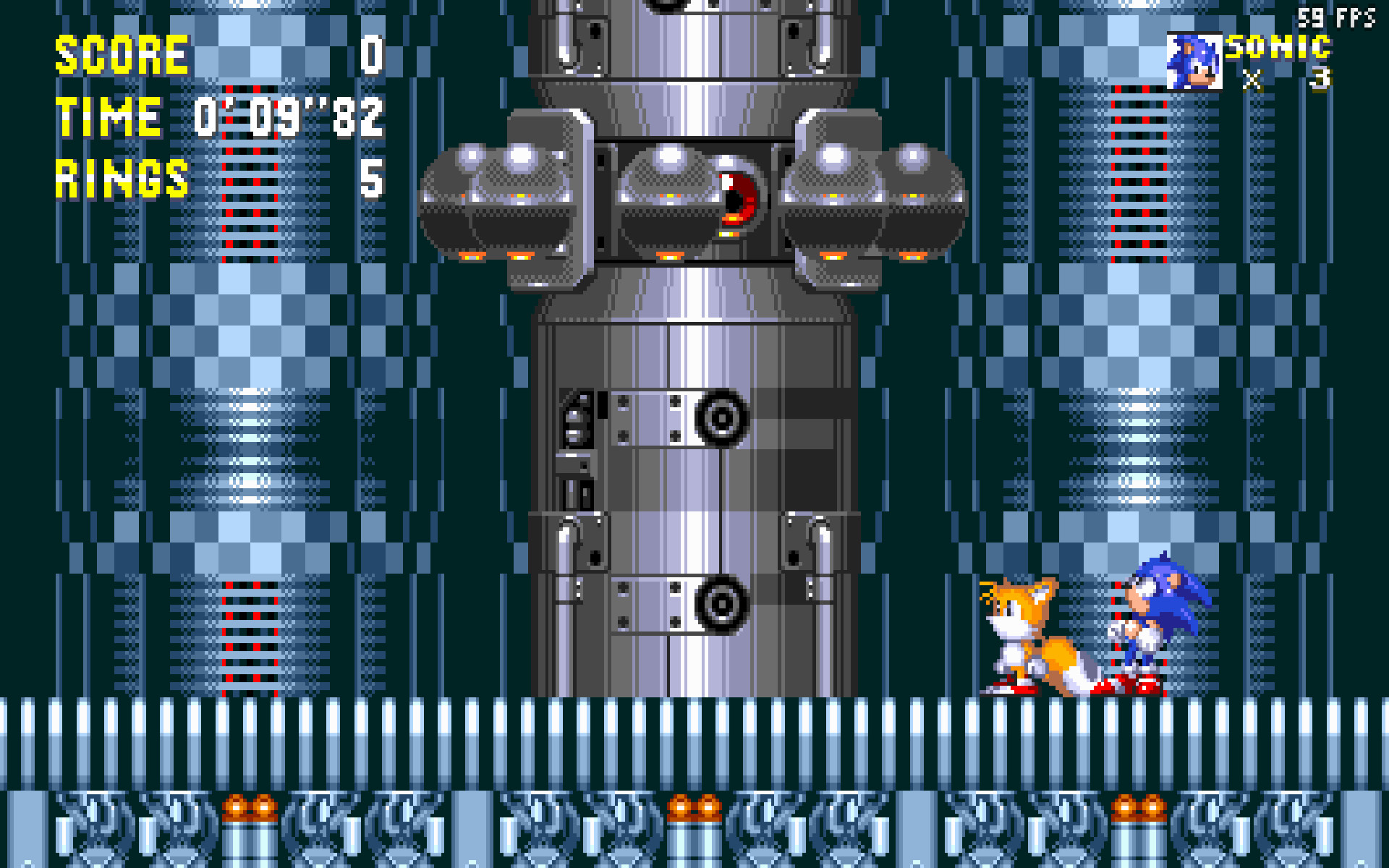Select Sonic's portrait in the HUD
Image resolution: width=1389 pixels, height=868 pixels.
click(1197, 61)
